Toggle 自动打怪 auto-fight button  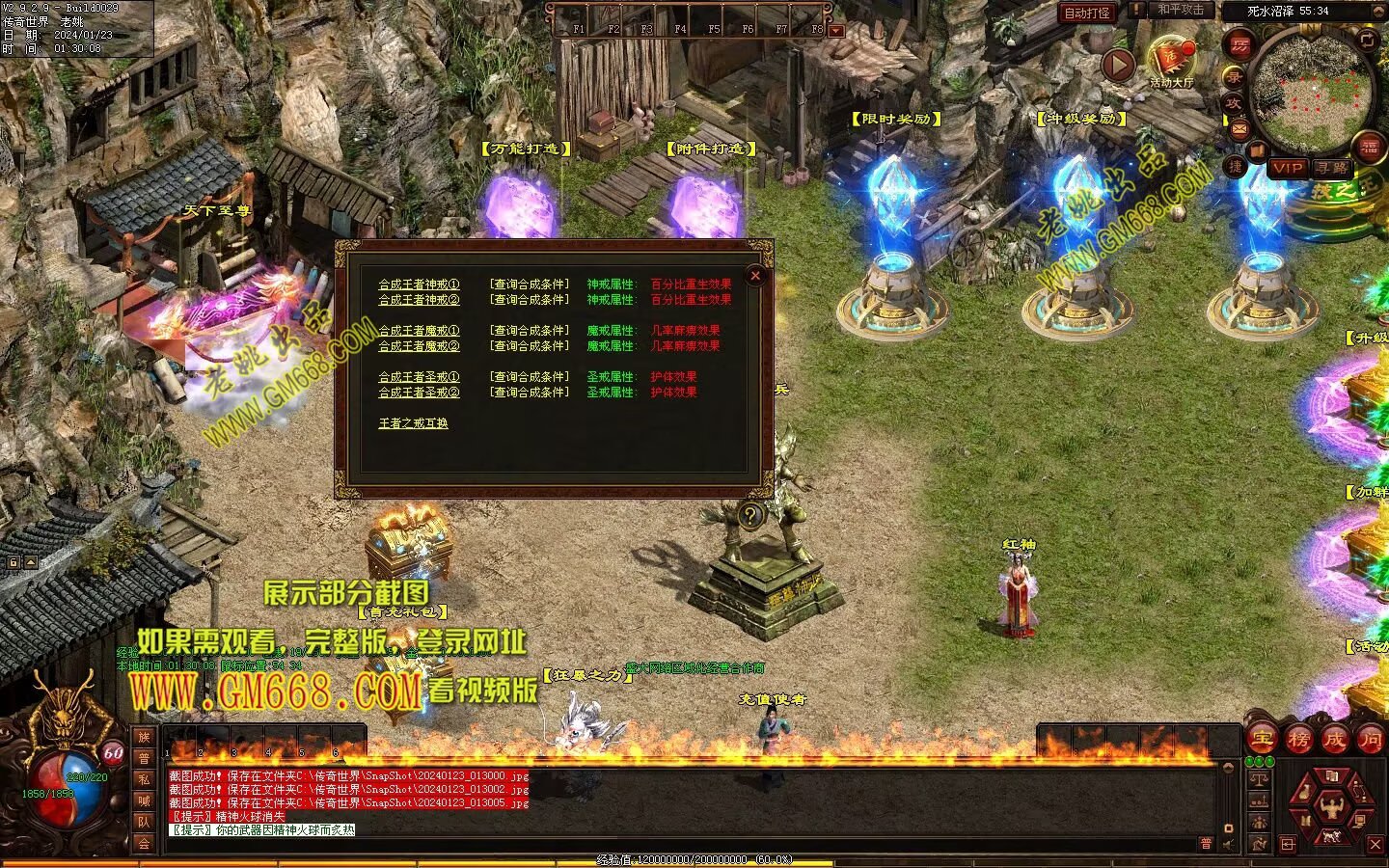pos(1087,13)
